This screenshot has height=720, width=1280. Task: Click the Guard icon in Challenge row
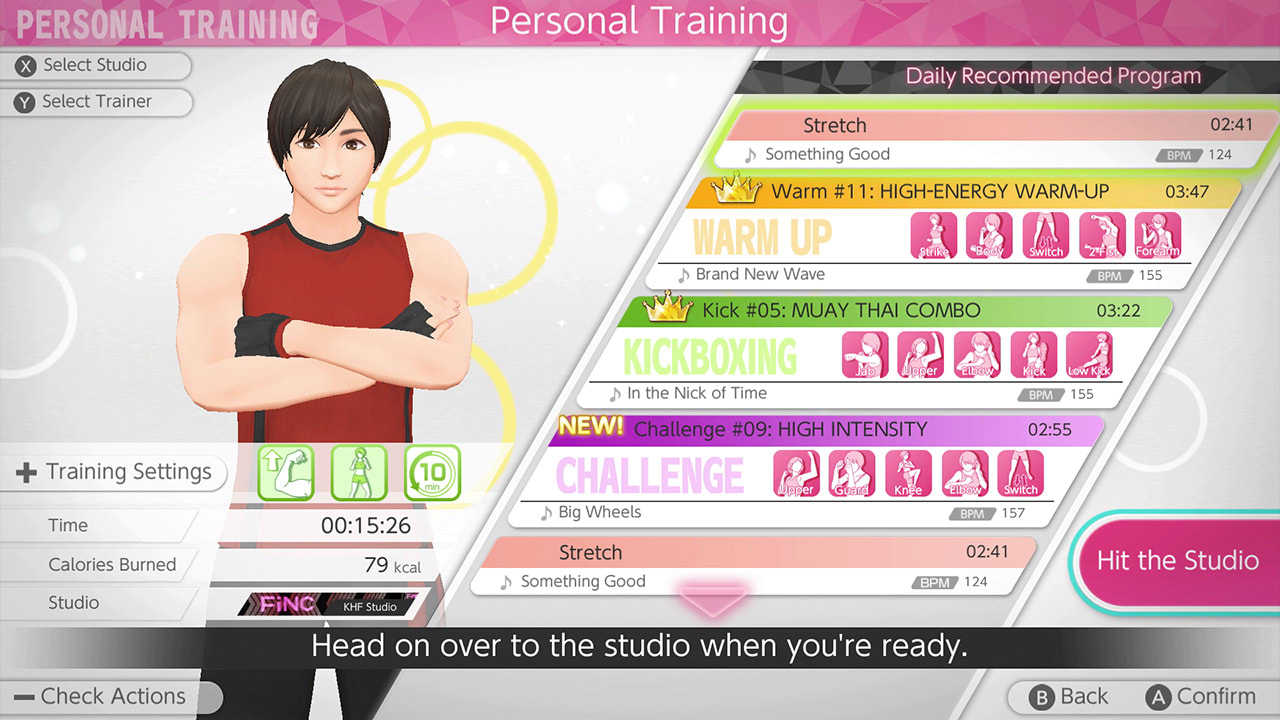tap(852, 472)
